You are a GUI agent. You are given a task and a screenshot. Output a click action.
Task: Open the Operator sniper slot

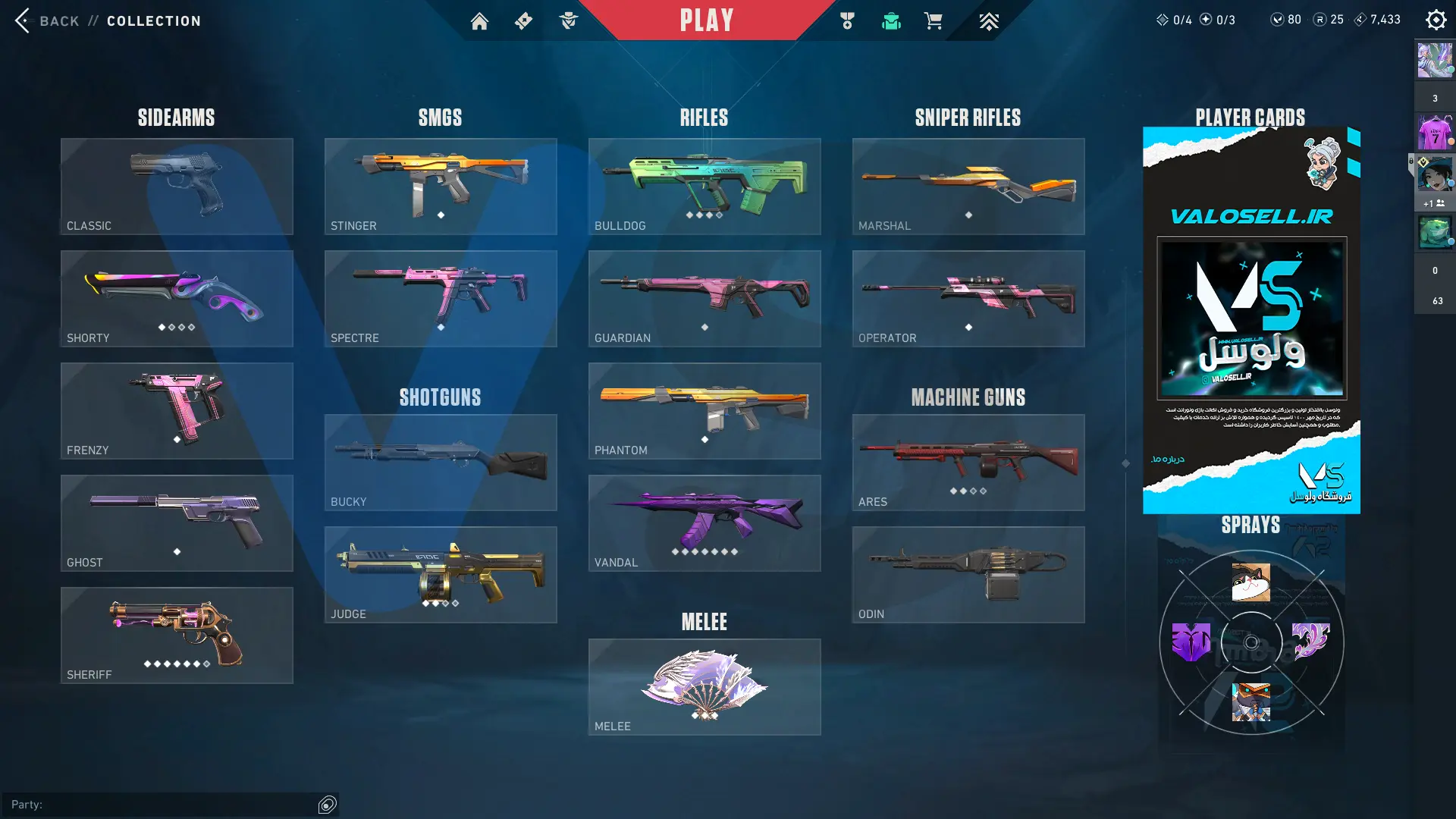click(968, 298)
